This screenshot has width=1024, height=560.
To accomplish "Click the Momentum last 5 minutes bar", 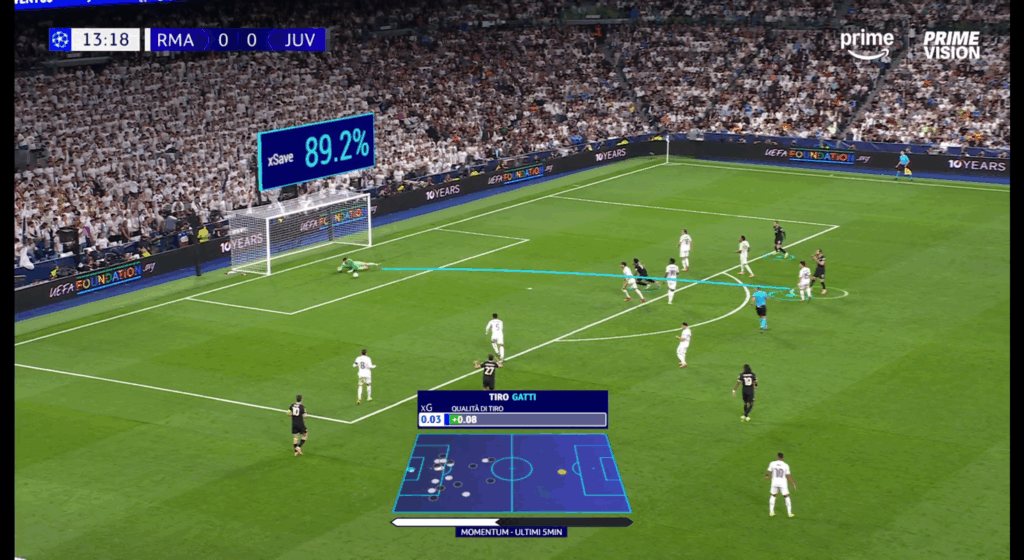I will click(x=511, y=522).
